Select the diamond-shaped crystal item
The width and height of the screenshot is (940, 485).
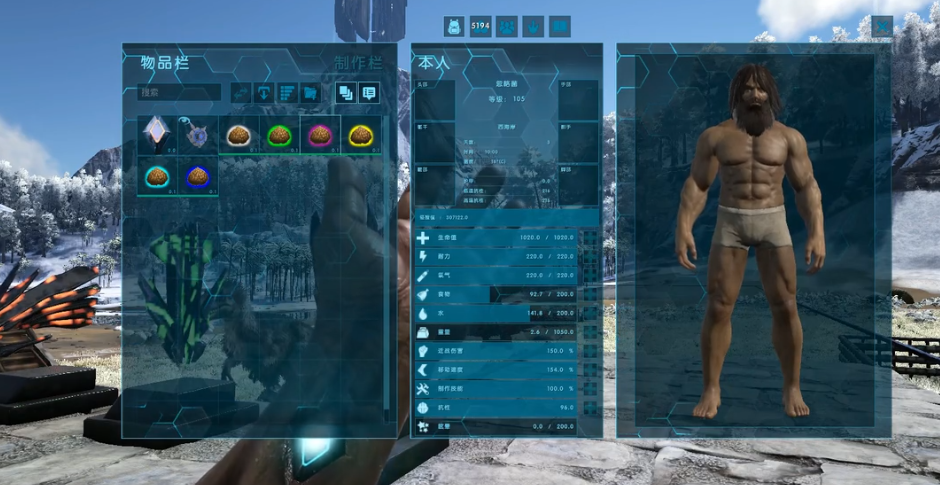[x=157, y=135]
